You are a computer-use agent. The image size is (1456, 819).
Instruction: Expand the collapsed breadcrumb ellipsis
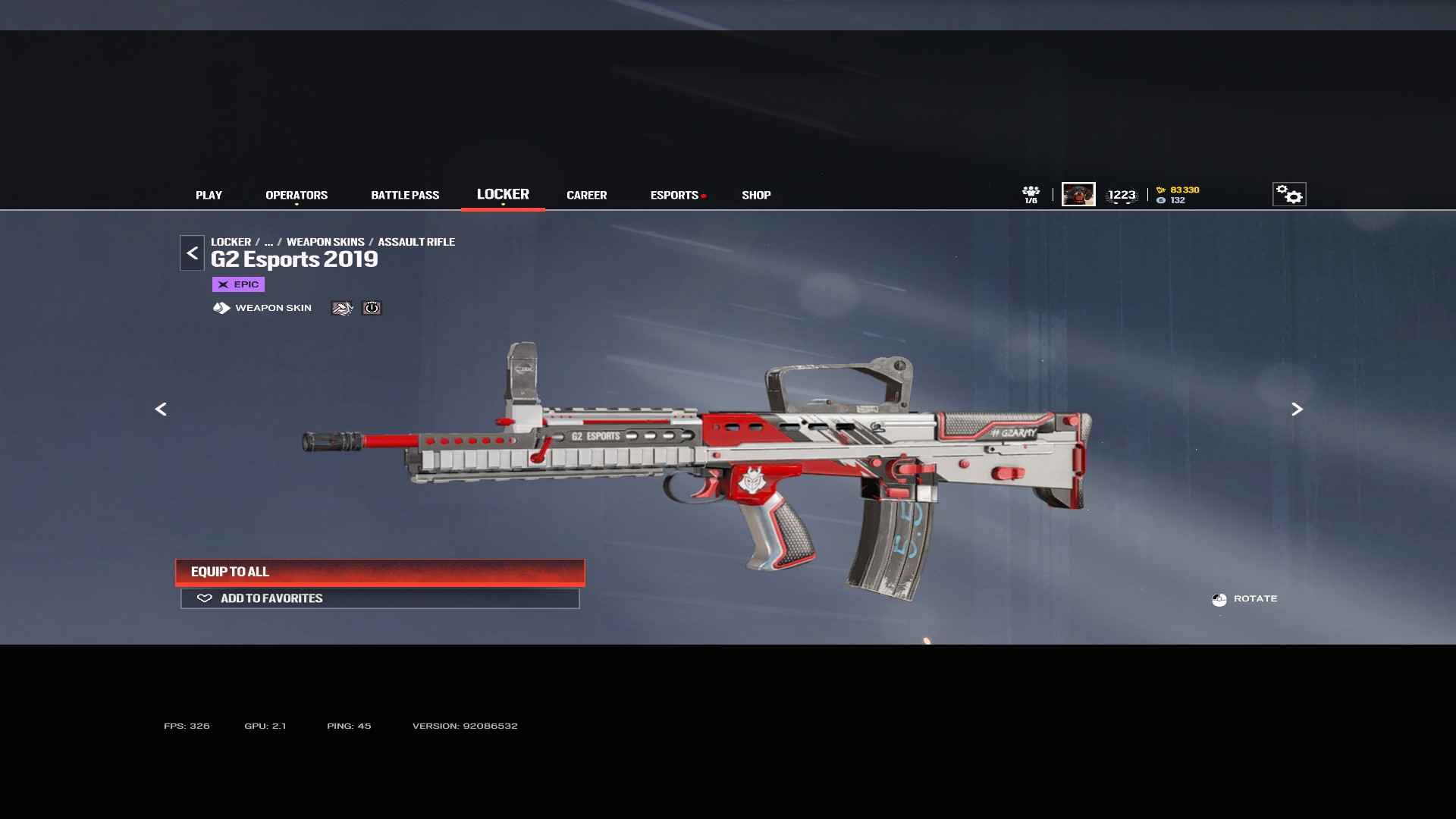(x=268, y=242)
